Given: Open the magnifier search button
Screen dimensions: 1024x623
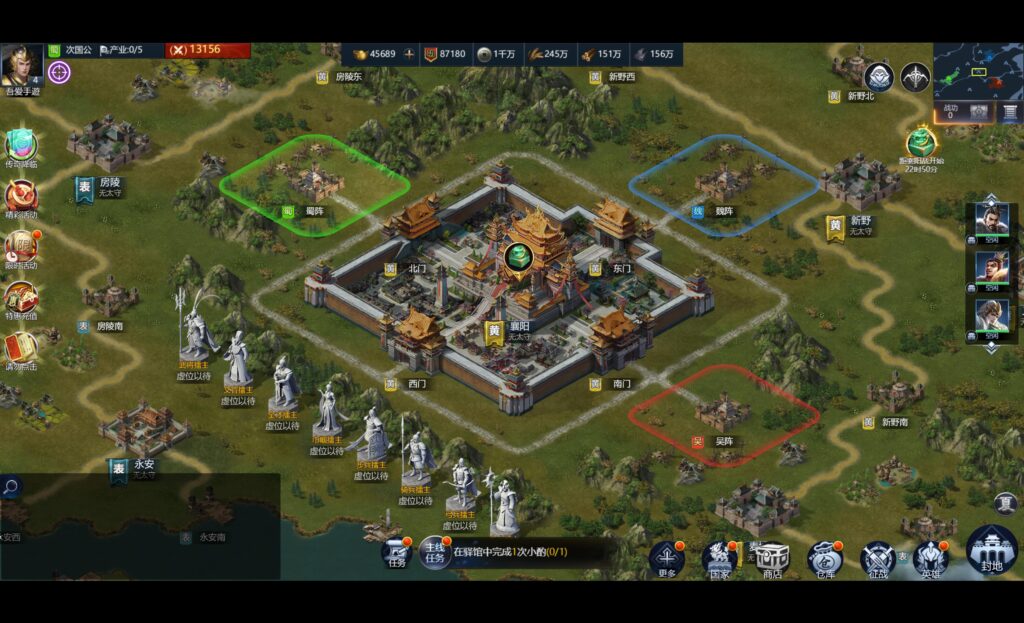Looking at the screenshot, I should pyautogui.click(x=11, y=487).
